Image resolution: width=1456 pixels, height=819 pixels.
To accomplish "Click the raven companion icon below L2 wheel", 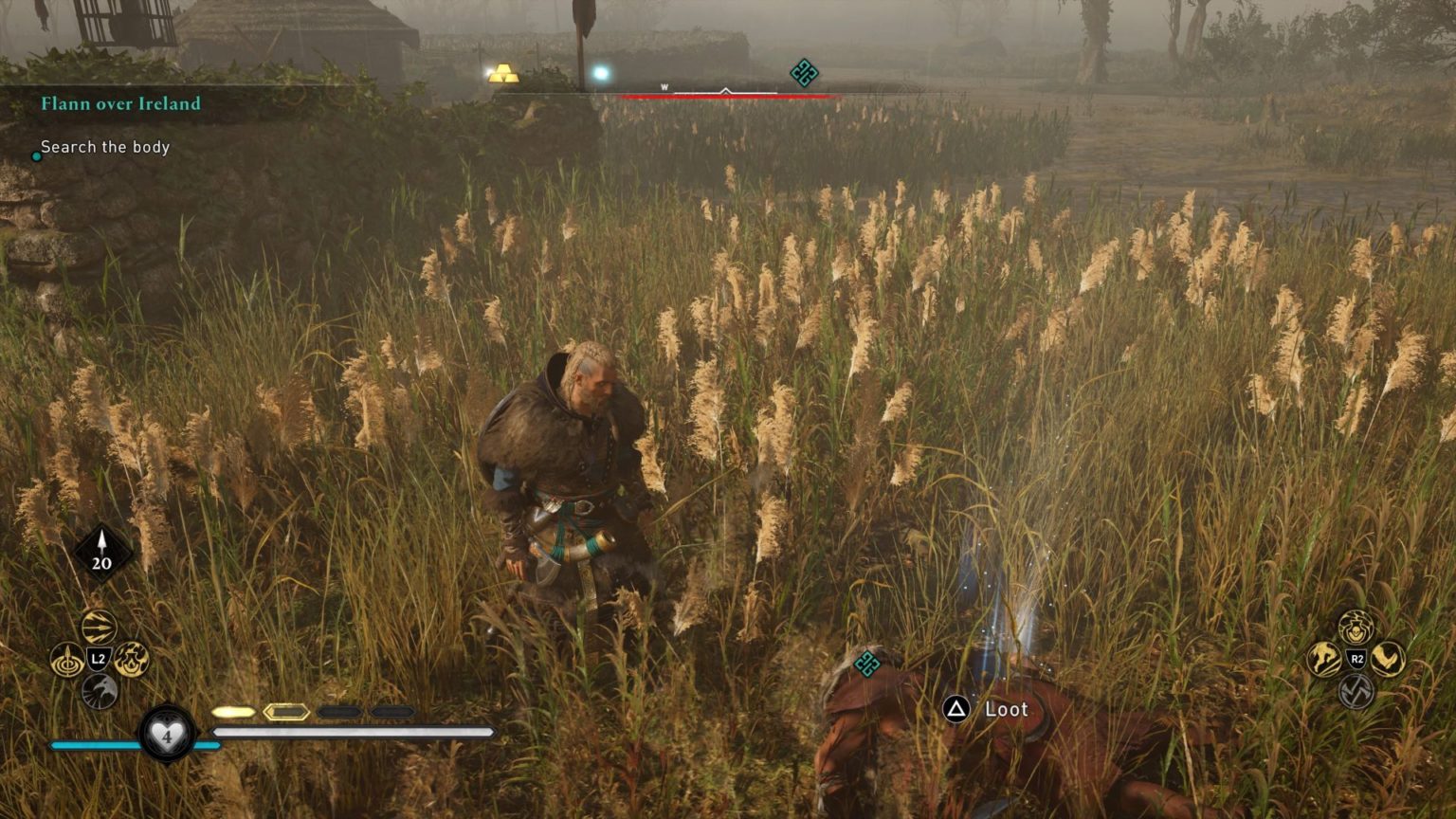I will tap(100, 691).
